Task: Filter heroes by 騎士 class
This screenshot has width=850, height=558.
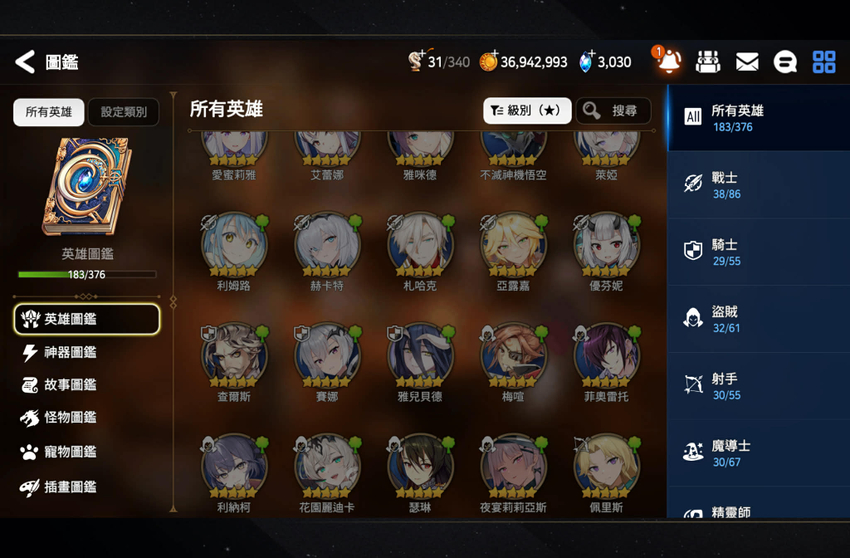Action: coord(758,252)
